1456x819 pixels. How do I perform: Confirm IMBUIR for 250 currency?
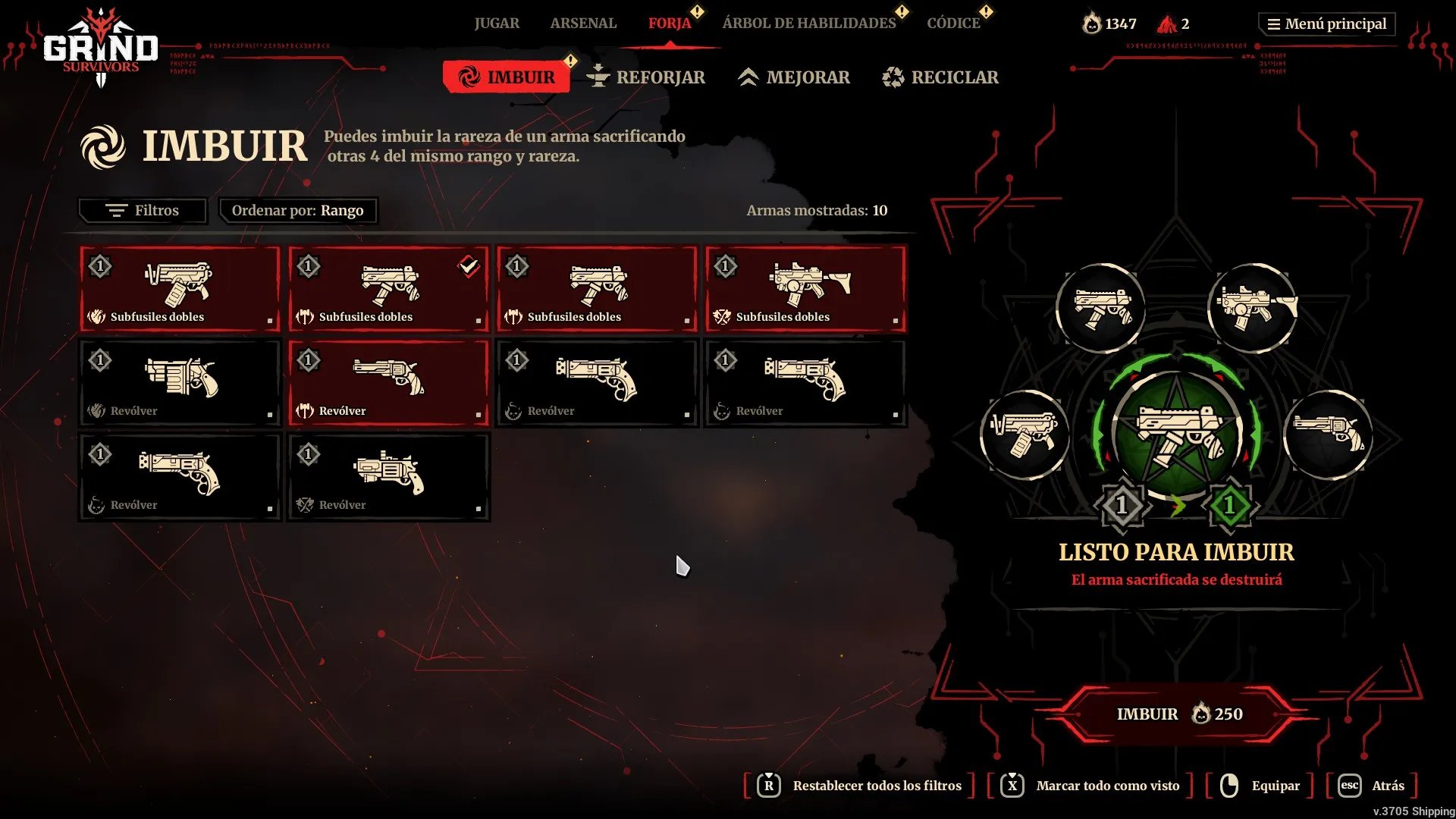(1176, 714)
